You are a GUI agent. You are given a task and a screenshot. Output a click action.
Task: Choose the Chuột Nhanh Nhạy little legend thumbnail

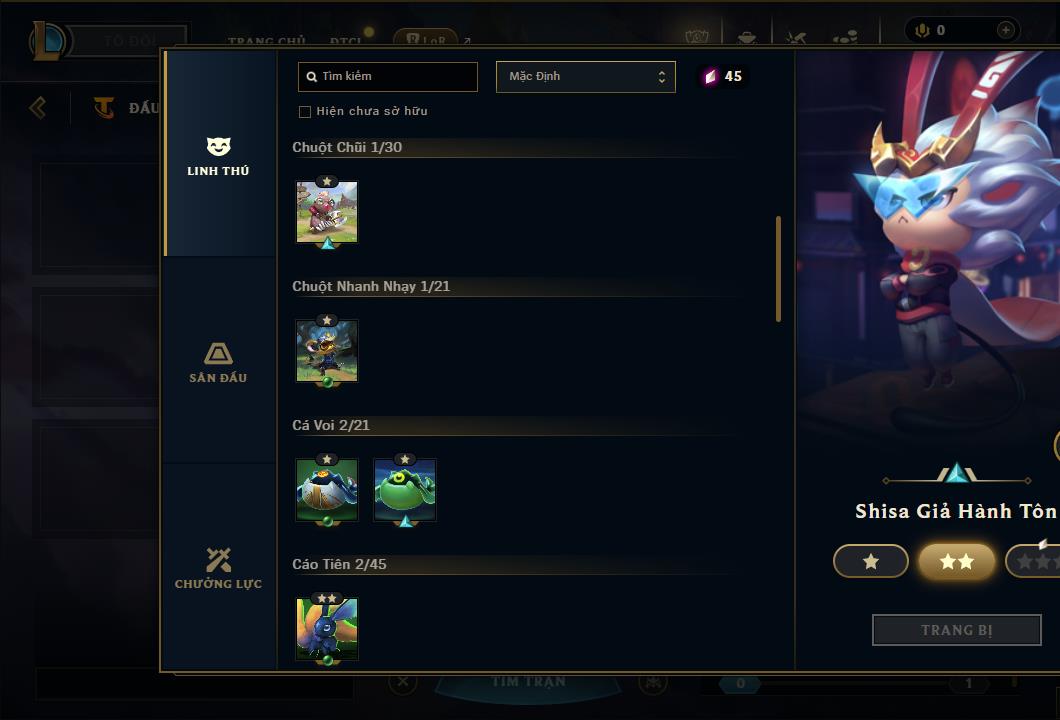coord(327,351)
